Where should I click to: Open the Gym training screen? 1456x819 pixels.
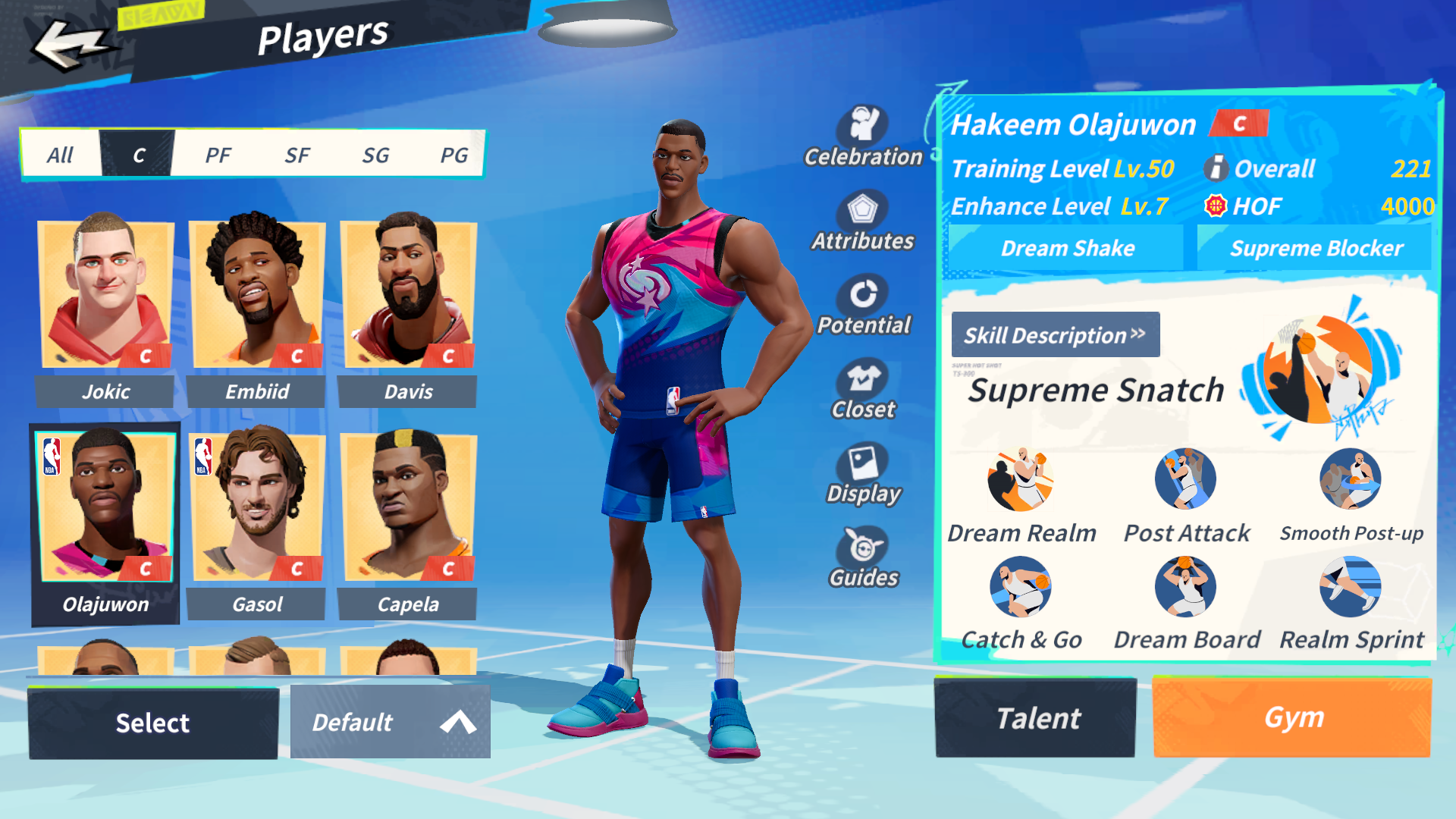[x=1291, y=717]
